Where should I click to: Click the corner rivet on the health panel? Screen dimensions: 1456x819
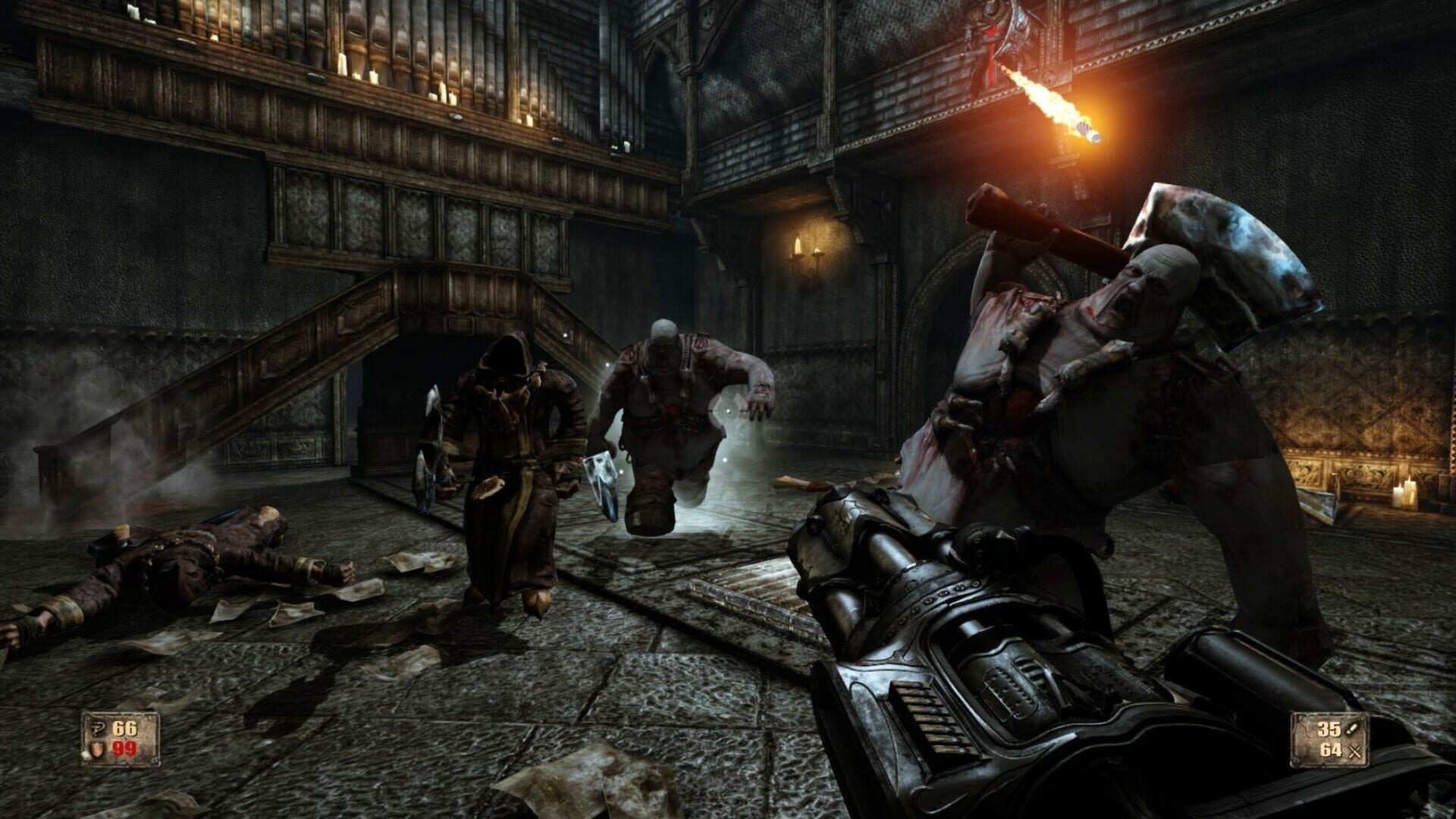click(155, 761)
